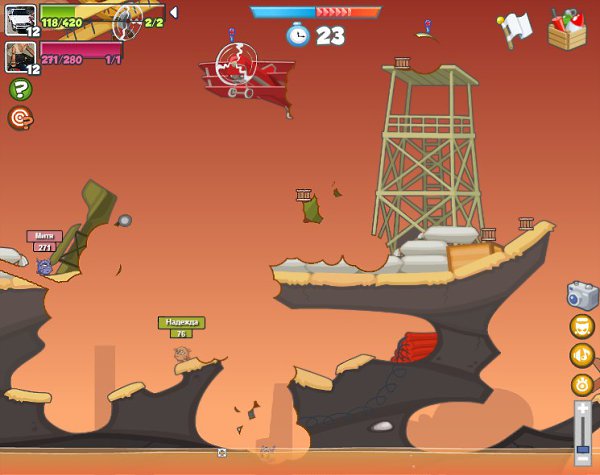
Task: Select the pink team's player avatar
Action: [x=20, y=56]
